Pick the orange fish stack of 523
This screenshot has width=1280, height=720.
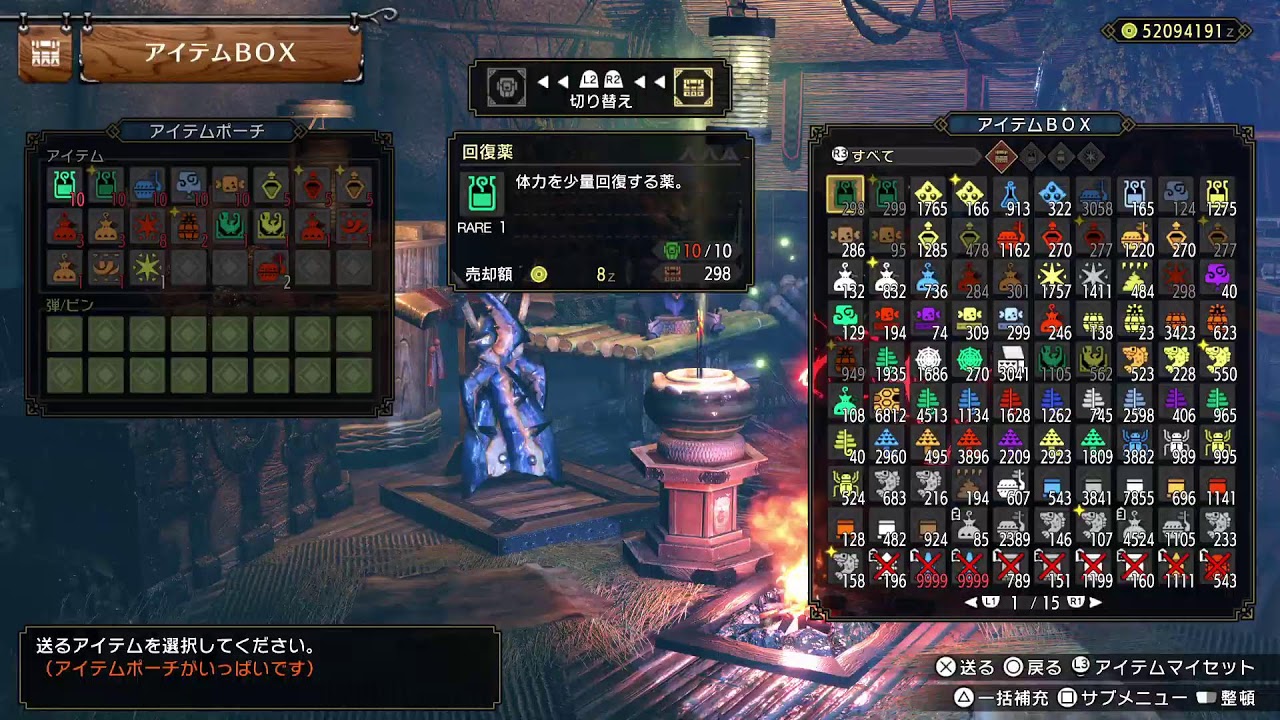(1136, 361)
